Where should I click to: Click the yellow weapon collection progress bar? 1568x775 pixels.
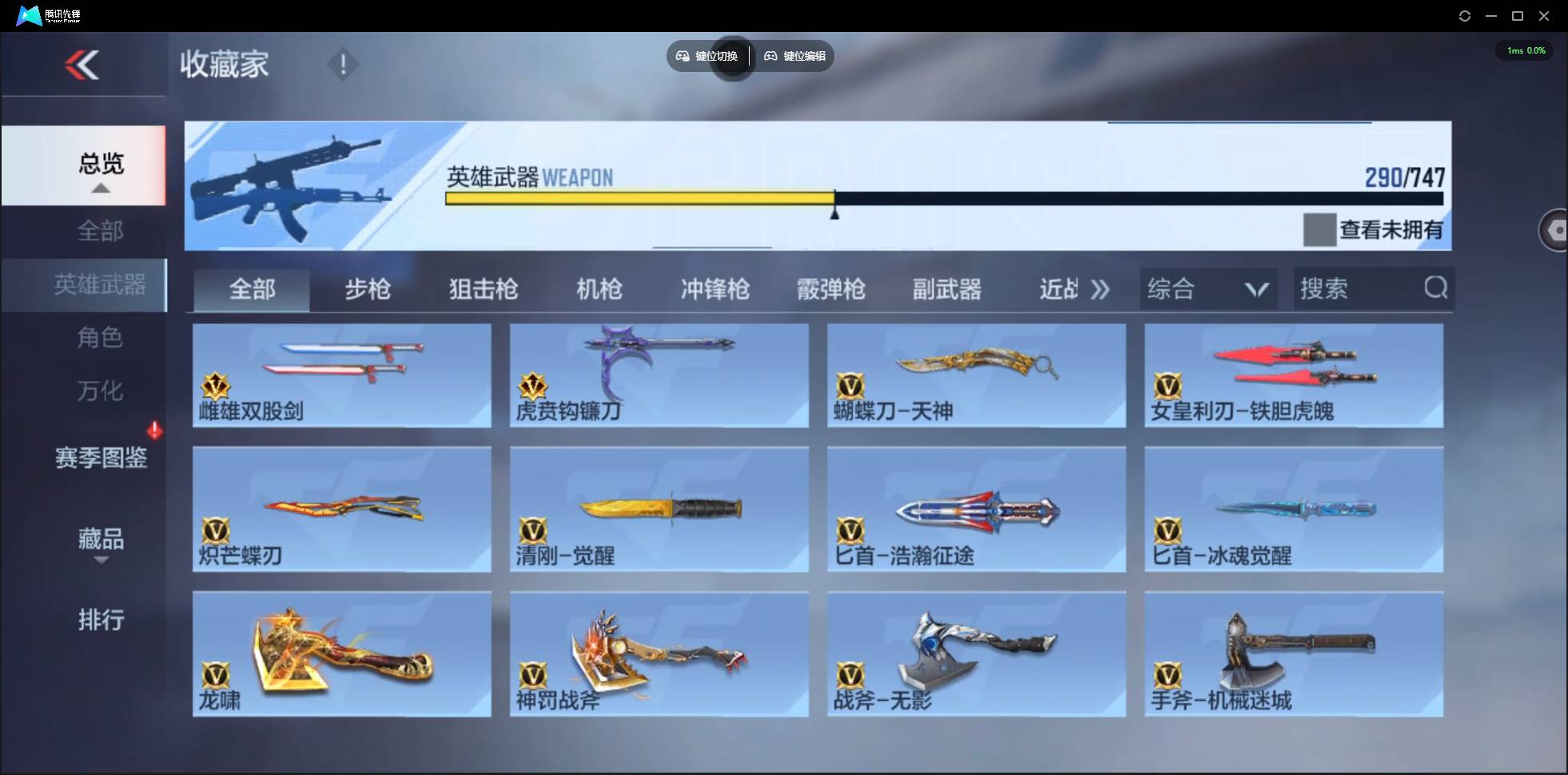(639, 198)
